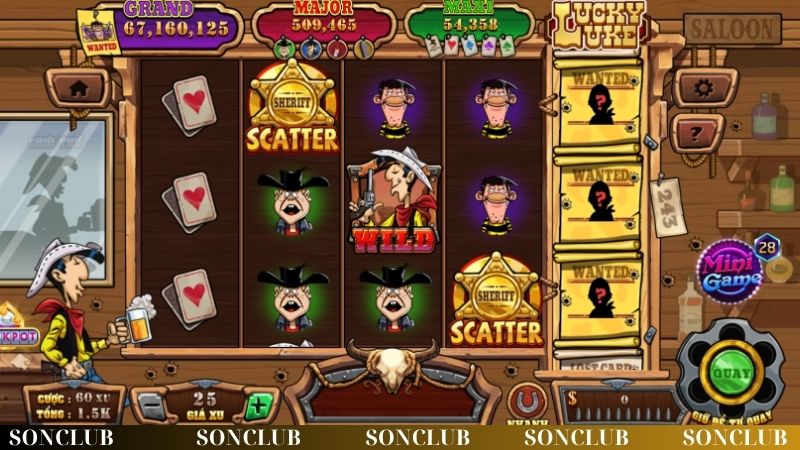Screen dimensions: 800x450
Task: Decrease coin value with the minus button
Action: (x=150, y=406)
